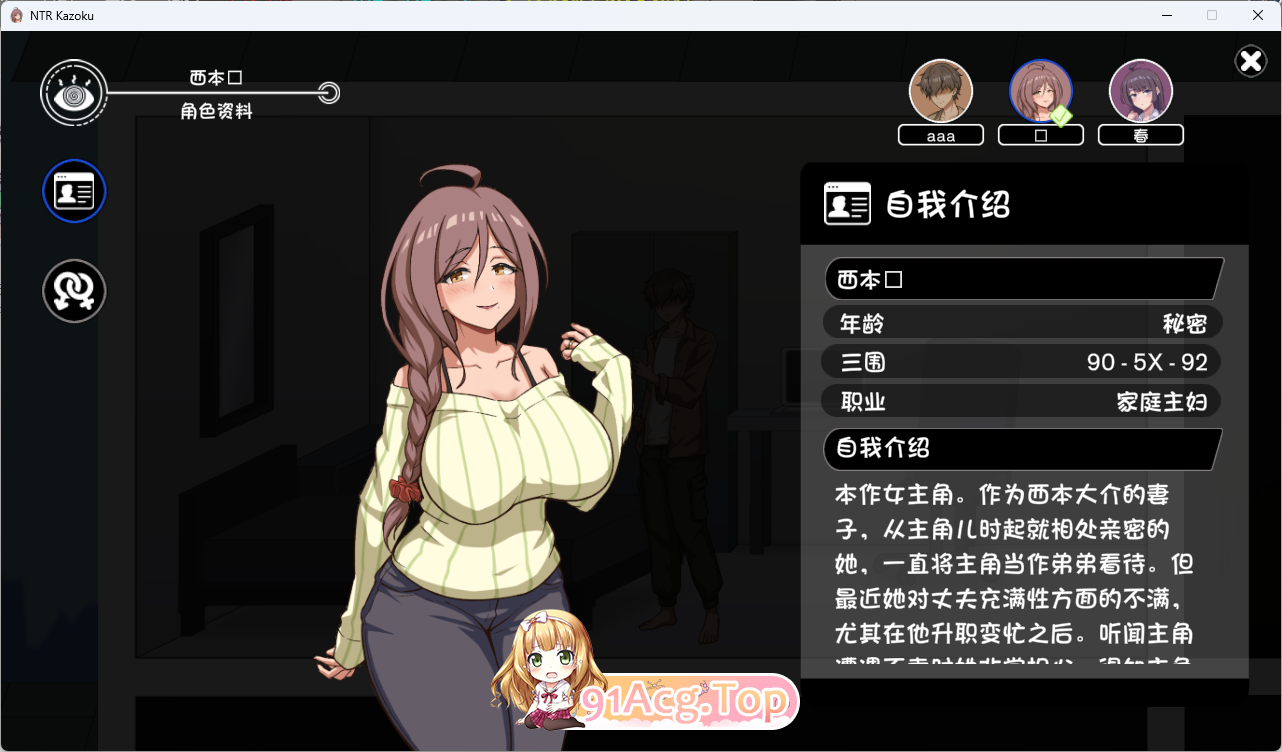
Task: Click the gender symbols relationship icon in sidebar
Action: (73, 290)
